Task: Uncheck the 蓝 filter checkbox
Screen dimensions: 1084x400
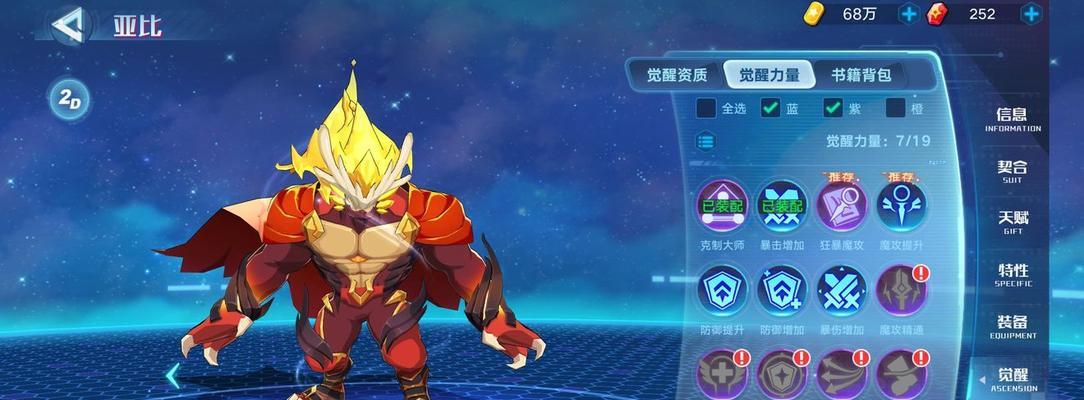Action: point(771,108)
